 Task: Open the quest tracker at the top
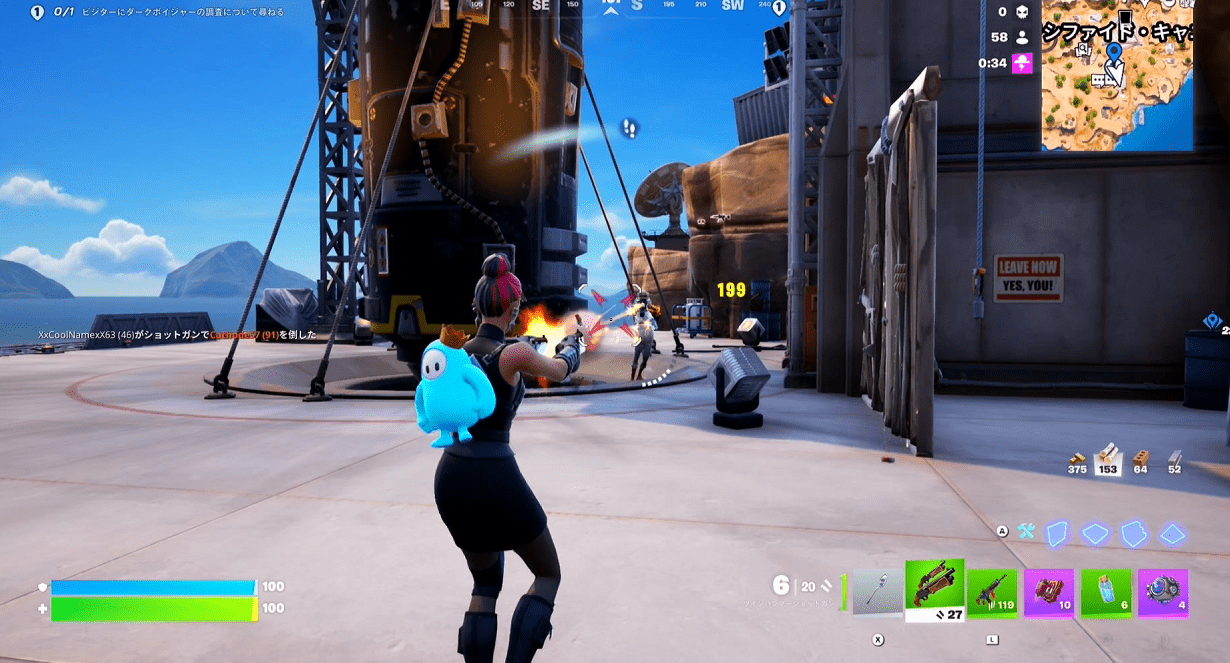[160, 12]
